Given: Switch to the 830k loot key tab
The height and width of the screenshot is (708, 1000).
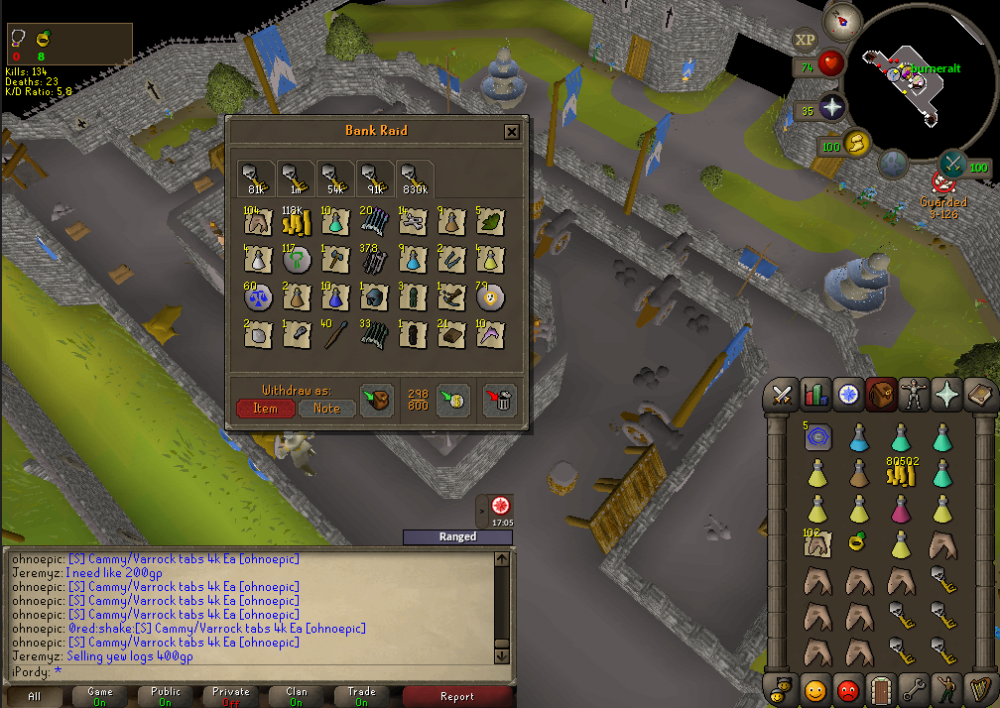Looking at the screenshot, I should coord(414,178).
